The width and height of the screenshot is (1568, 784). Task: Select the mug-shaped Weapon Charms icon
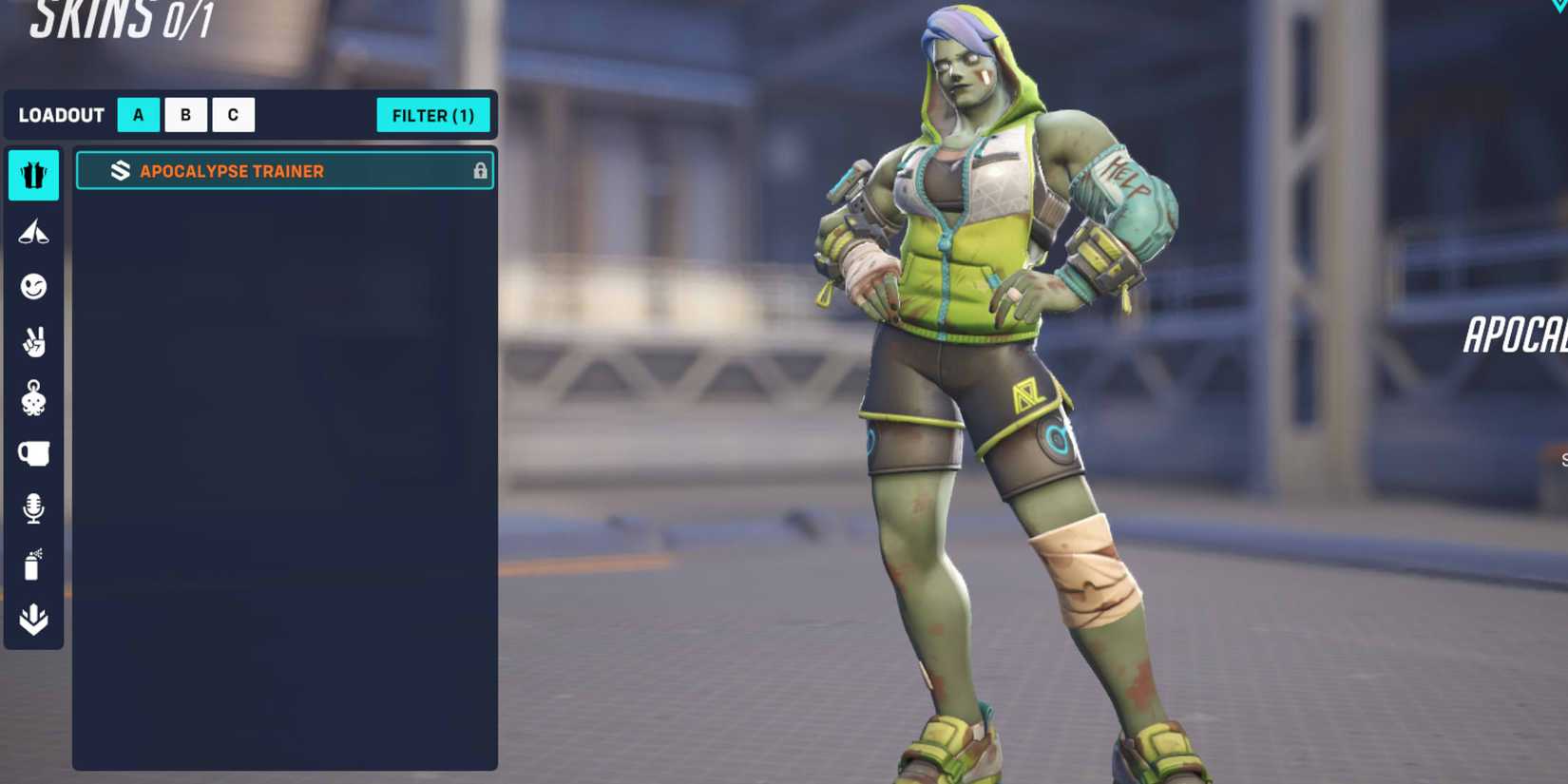34,453
